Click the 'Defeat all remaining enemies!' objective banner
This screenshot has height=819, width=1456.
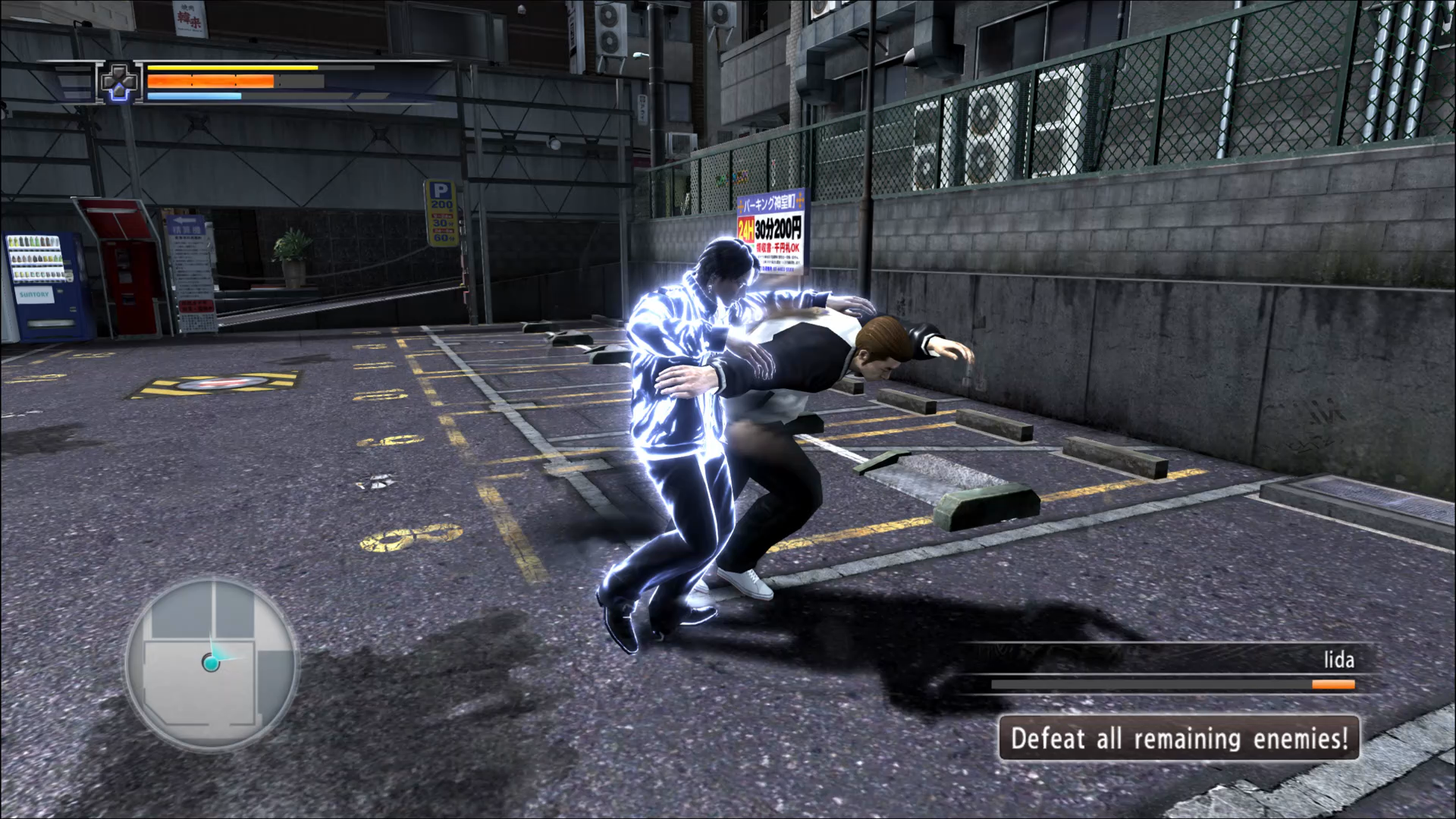[x=1178, y=738]
